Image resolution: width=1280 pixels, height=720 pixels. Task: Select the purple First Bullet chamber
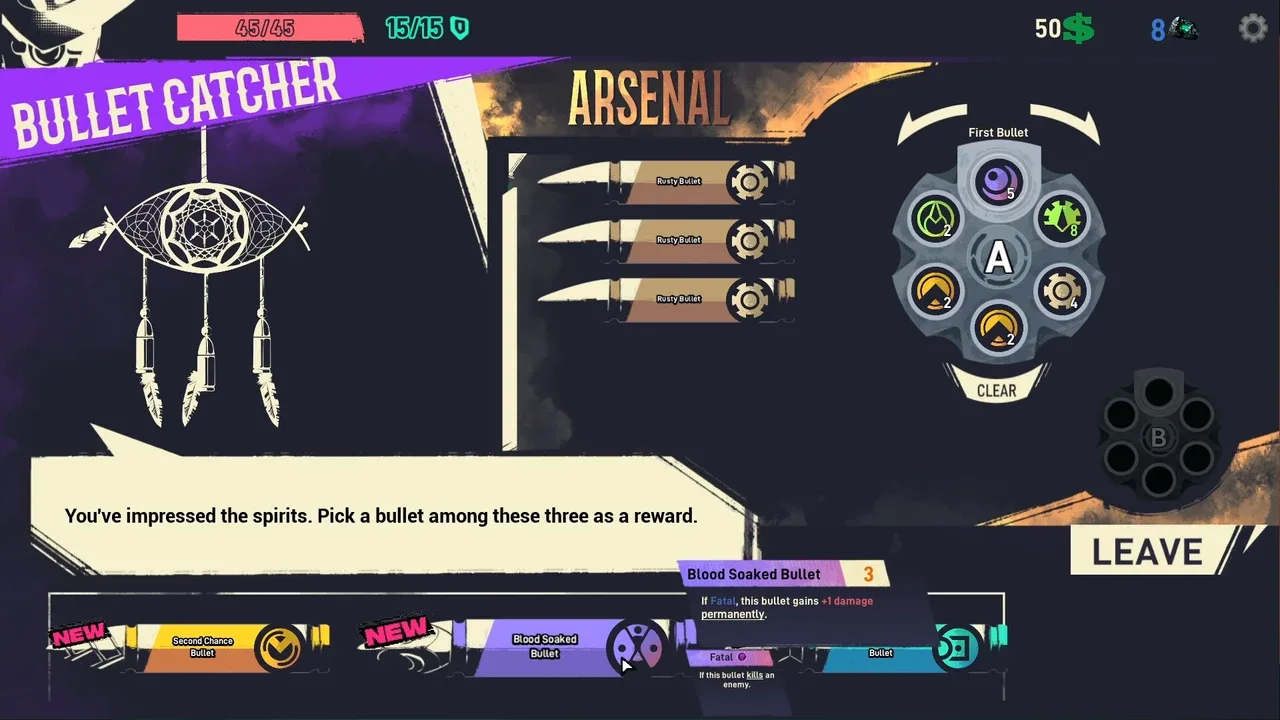[998, 184]
